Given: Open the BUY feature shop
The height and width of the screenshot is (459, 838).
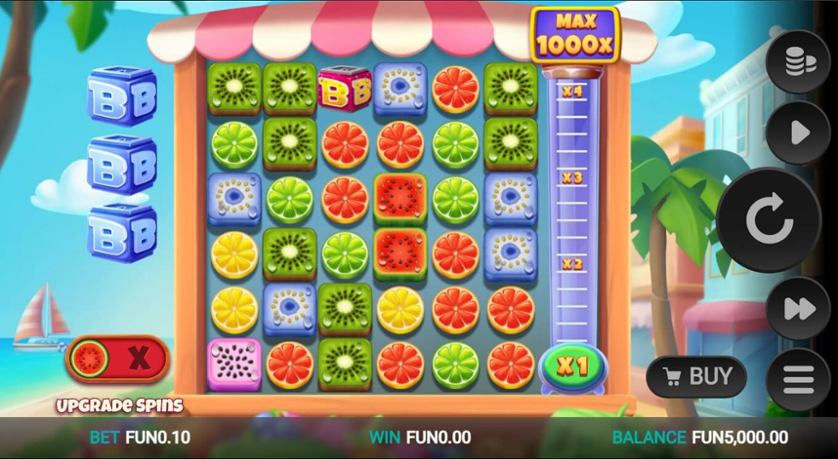Looking at the screenshot, I should [696, 377].
